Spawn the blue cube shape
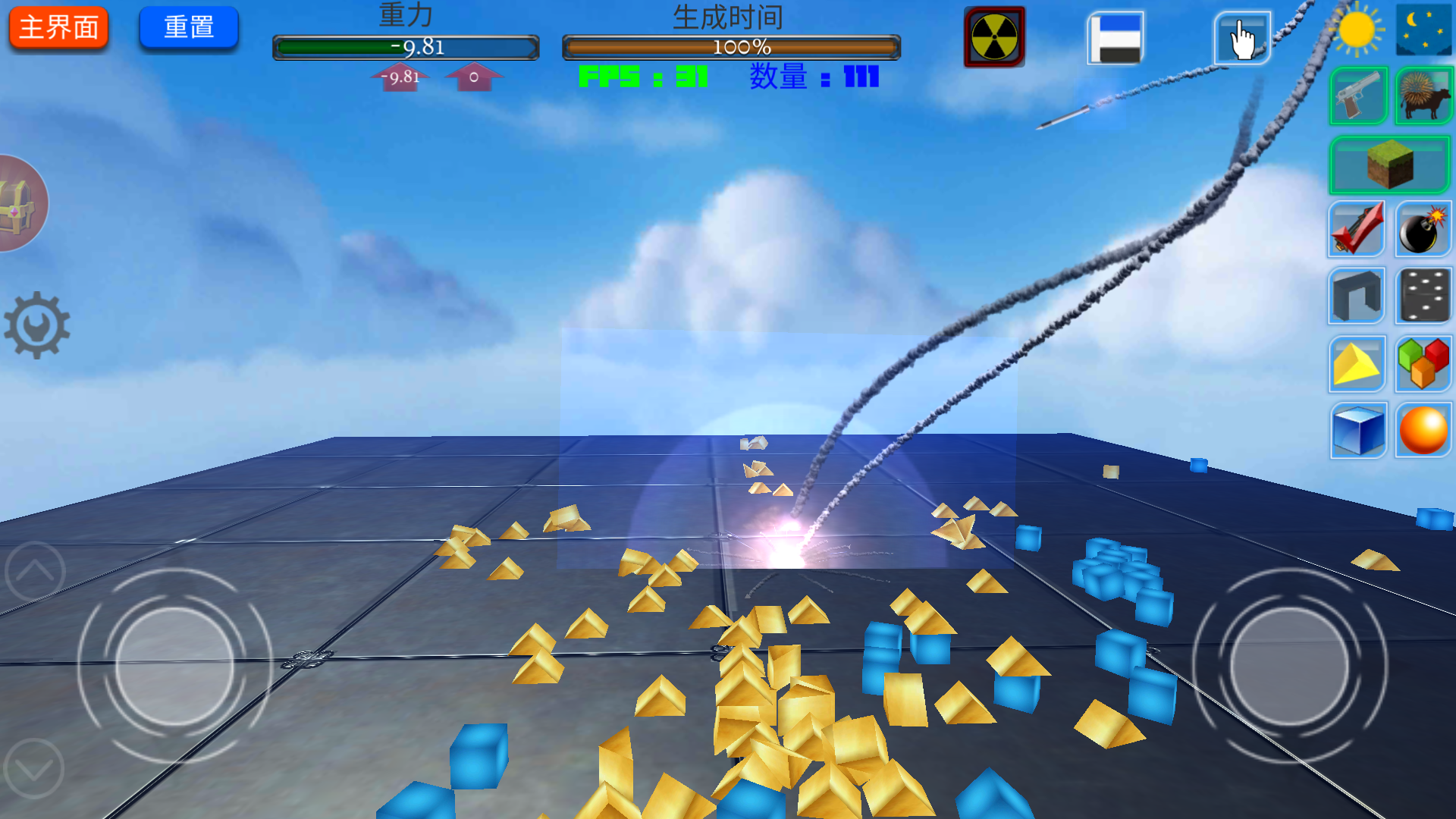1456x819 pixels. (x=1358, y=430)
